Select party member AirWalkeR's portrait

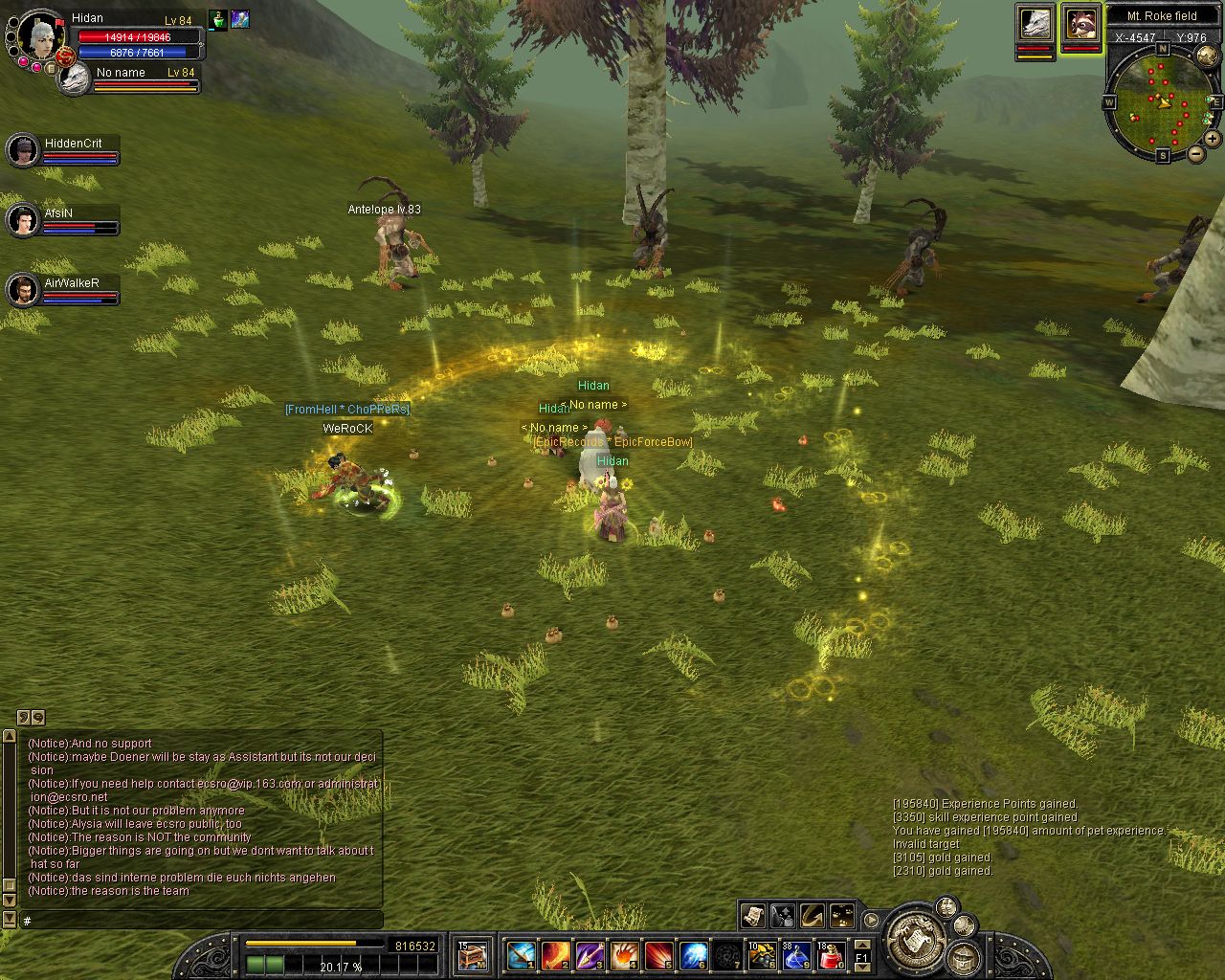22,290
